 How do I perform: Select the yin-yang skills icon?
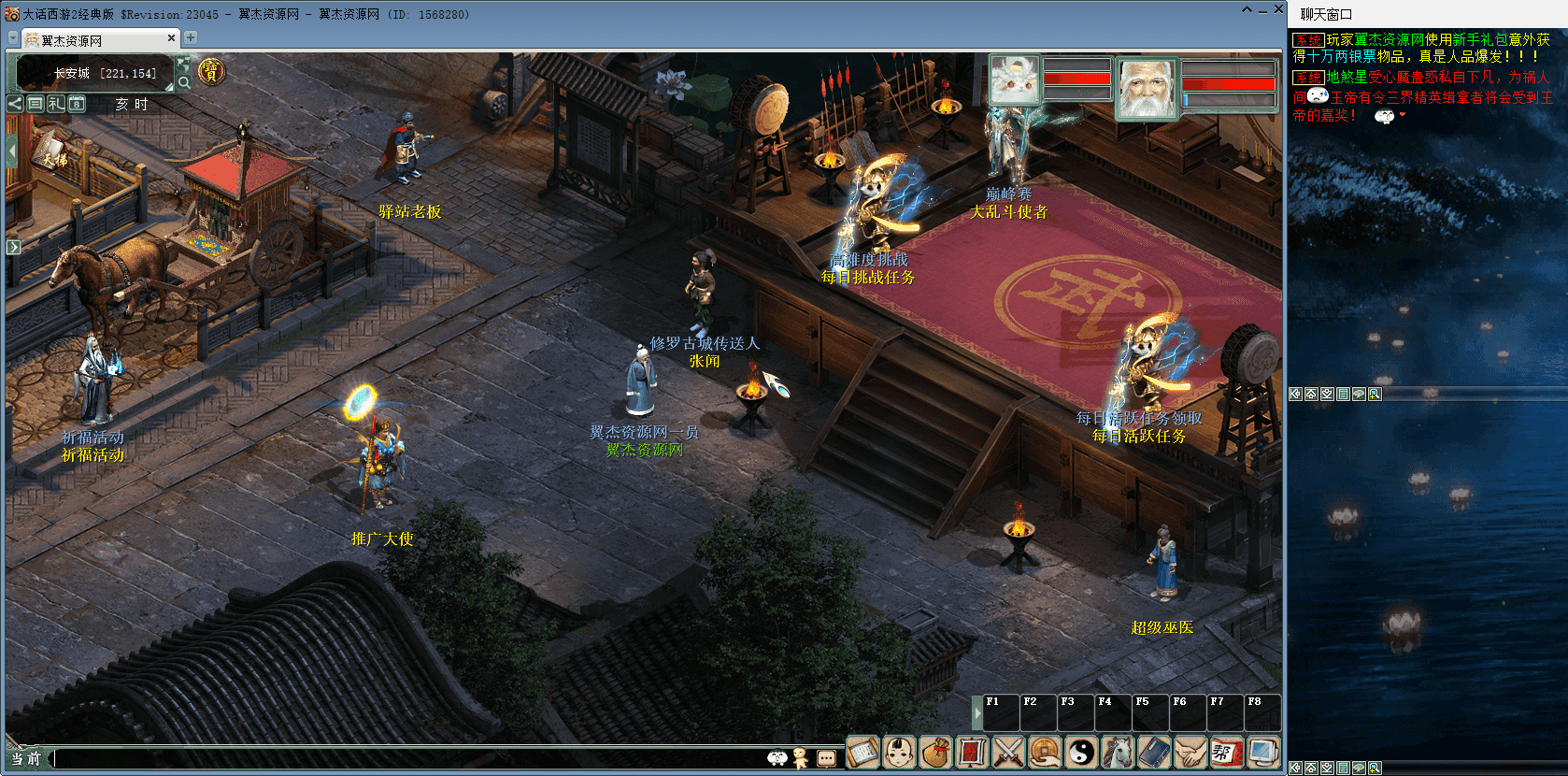(1082, 752)
